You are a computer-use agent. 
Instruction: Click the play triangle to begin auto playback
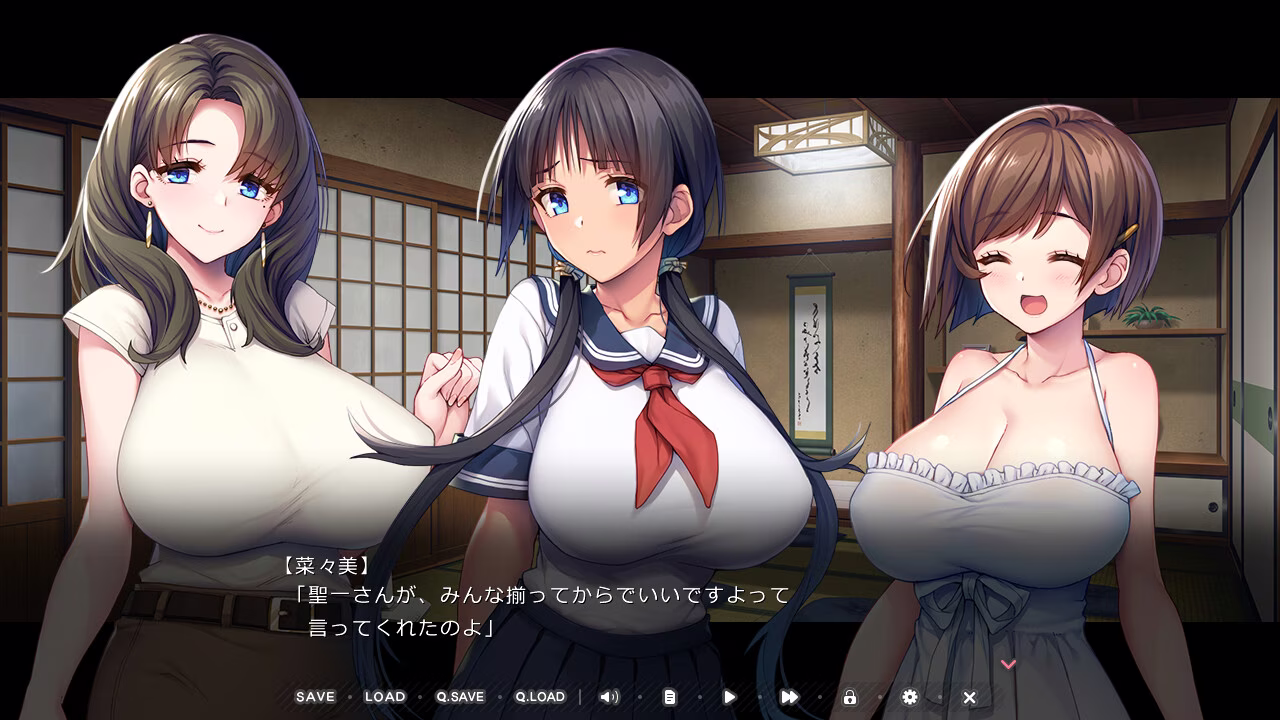[731, 697]
